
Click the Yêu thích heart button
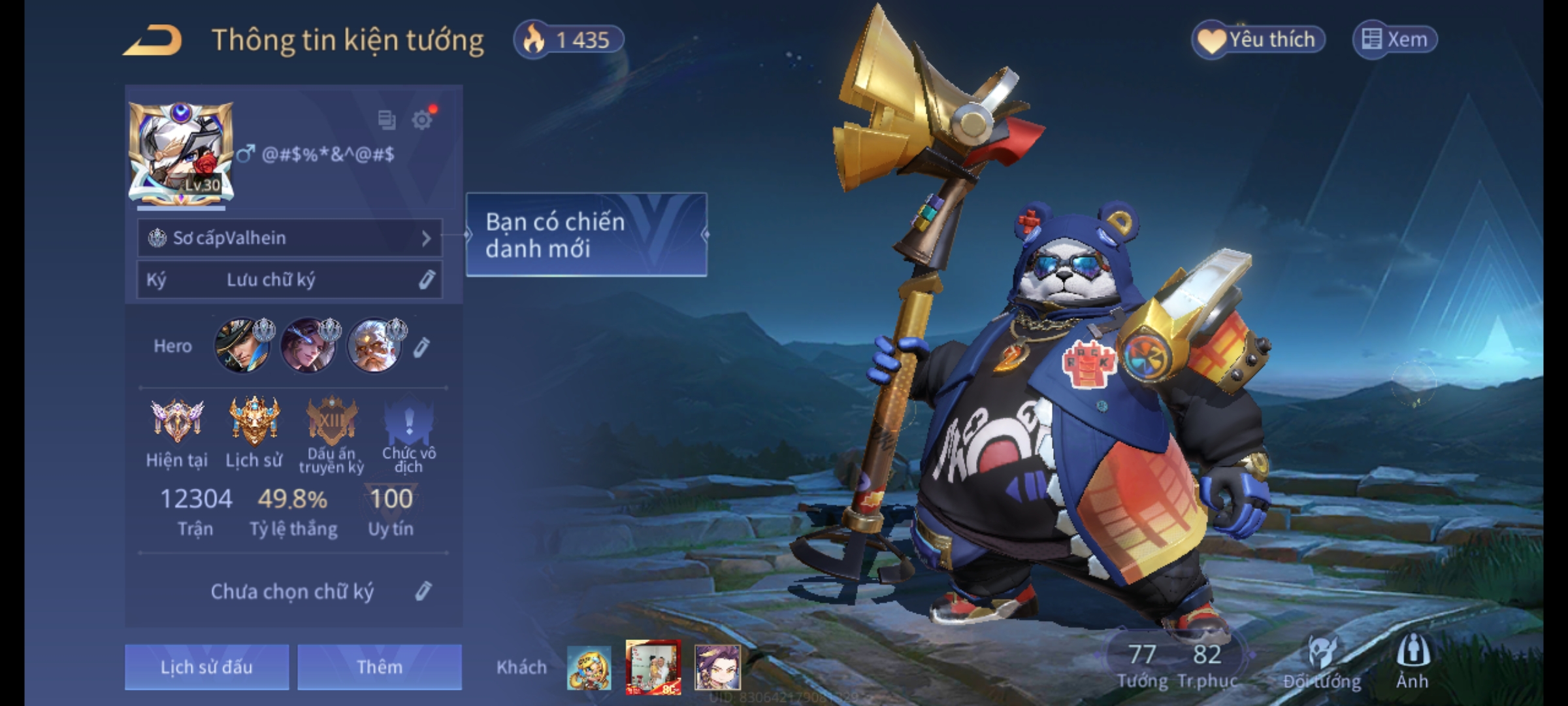[x=1258, y=40]
